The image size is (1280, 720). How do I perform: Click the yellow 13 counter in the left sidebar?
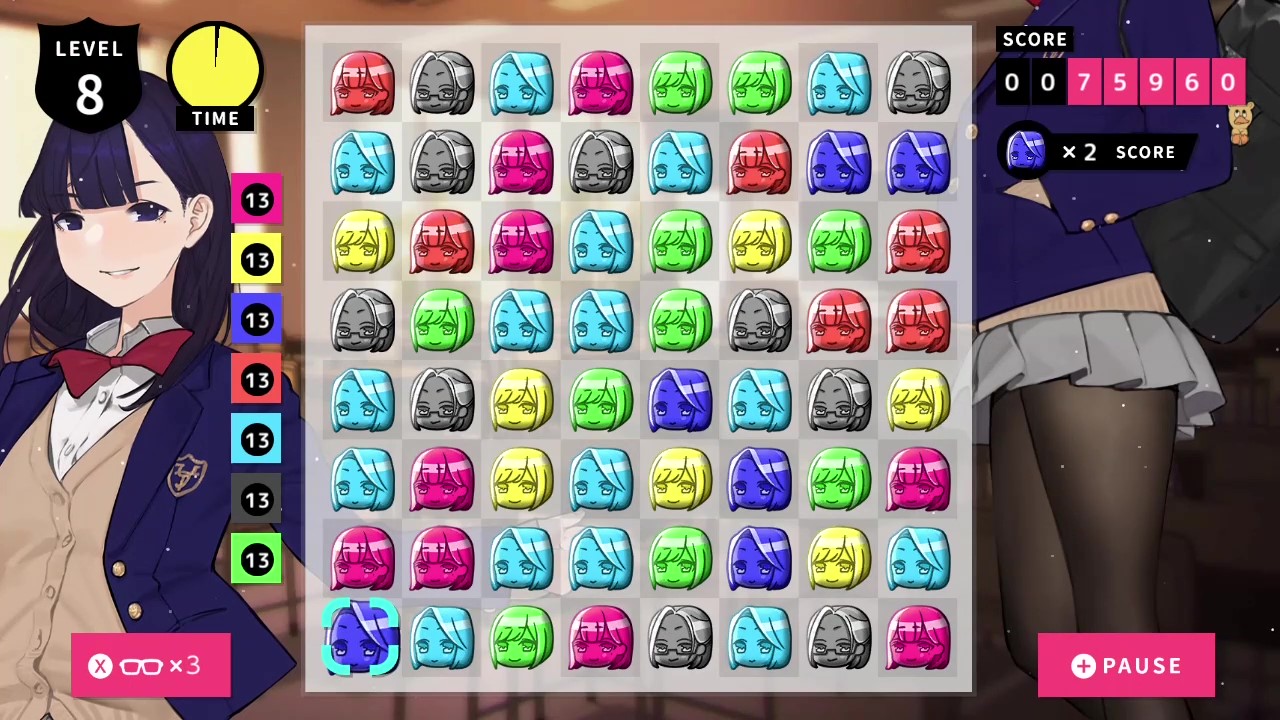point(258,260)
